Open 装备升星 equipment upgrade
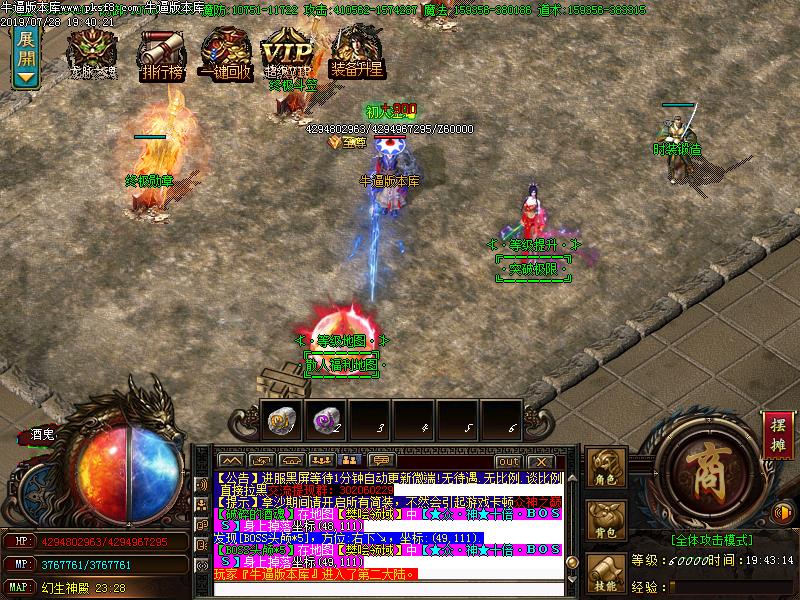The height and width of the screenshot is (600, 800). point(357,52)
